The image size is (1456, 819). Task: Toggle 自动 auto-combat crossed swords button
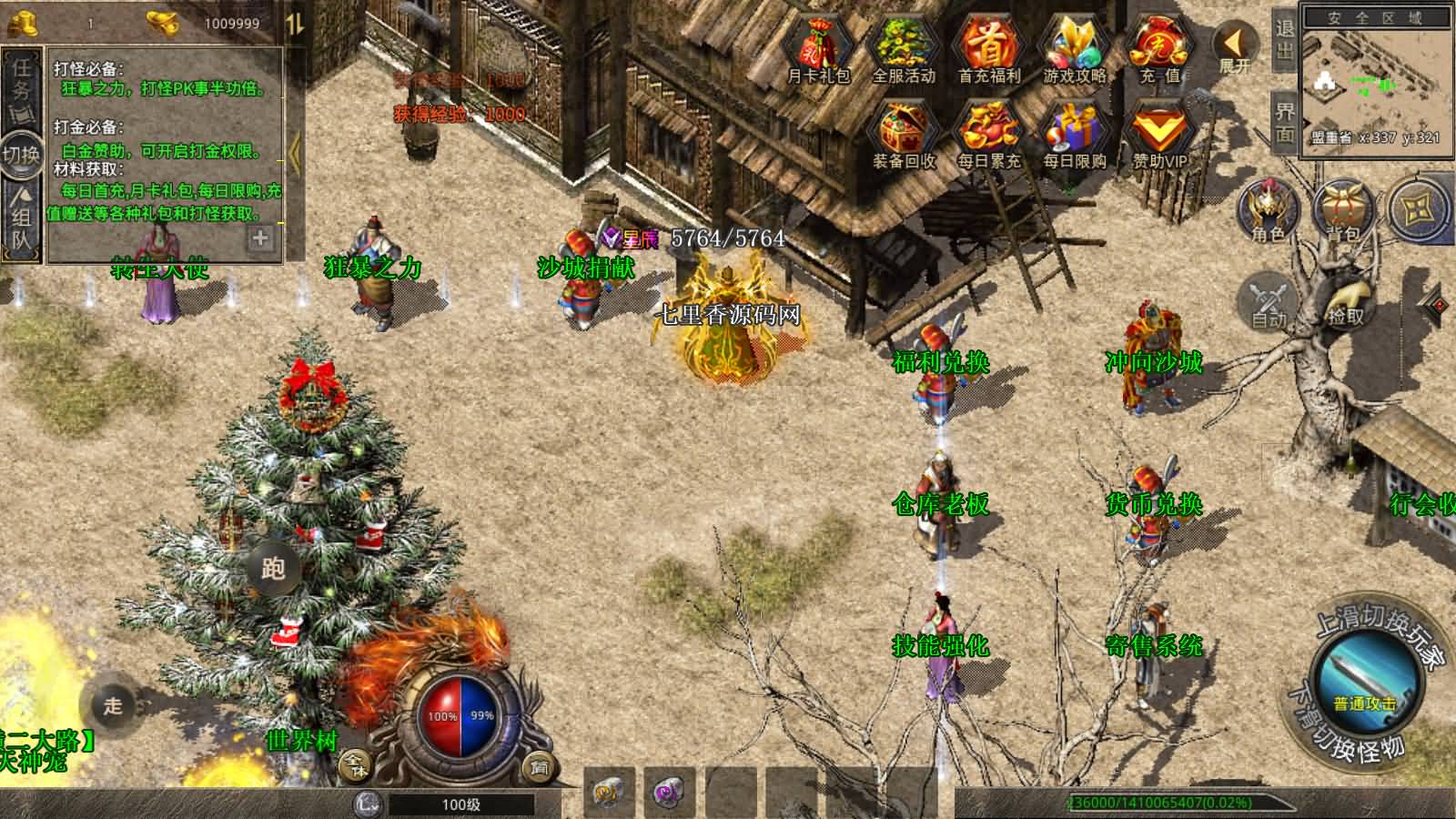pyautogui.click(x=1268, y=298)
